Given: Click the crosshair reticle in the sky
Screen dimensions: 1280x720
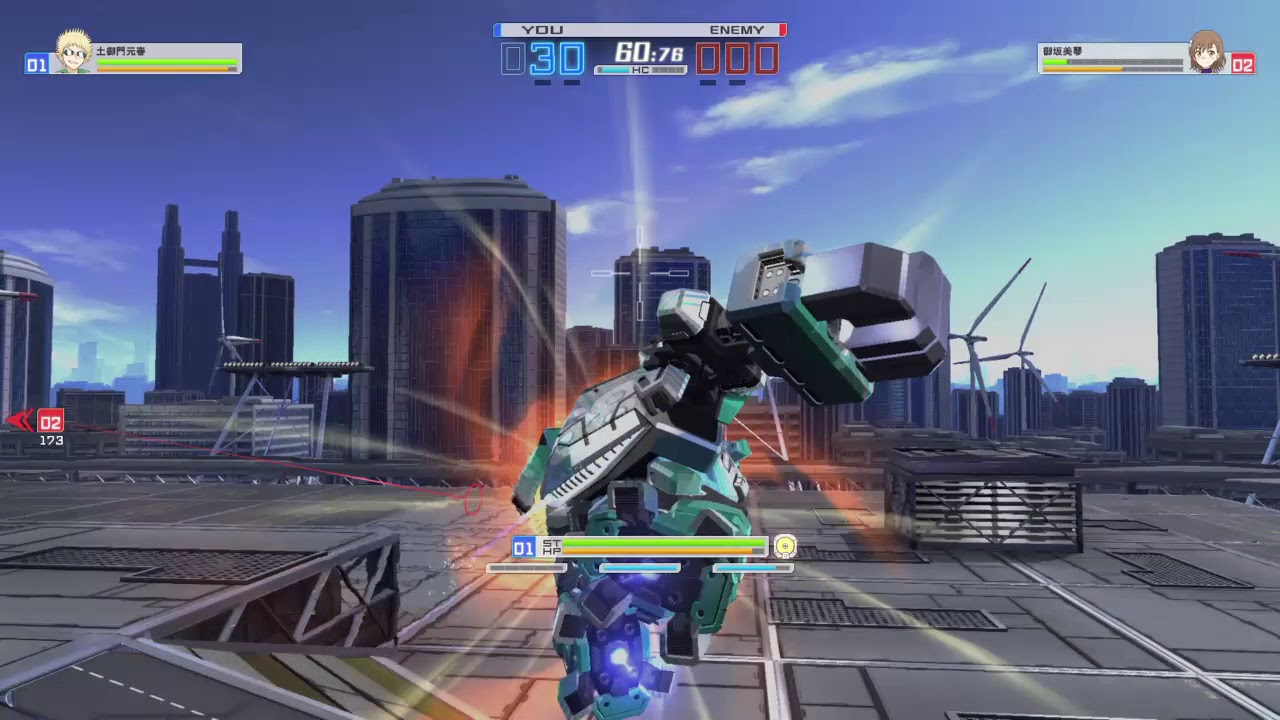Looking at the screenshot, I should pyautogui.click(x=640, y=273).
